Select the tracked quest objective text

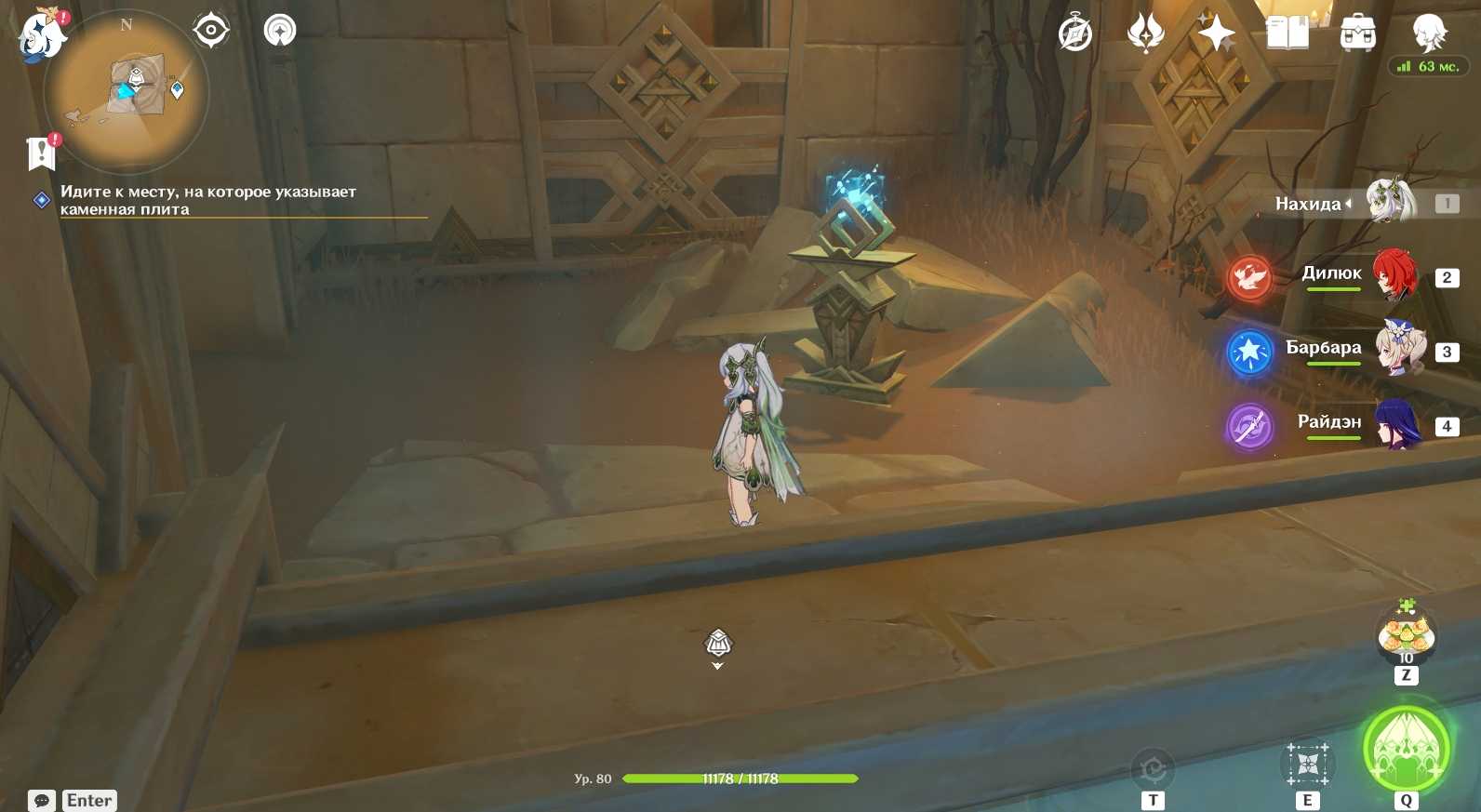click(x=208, y=200)
